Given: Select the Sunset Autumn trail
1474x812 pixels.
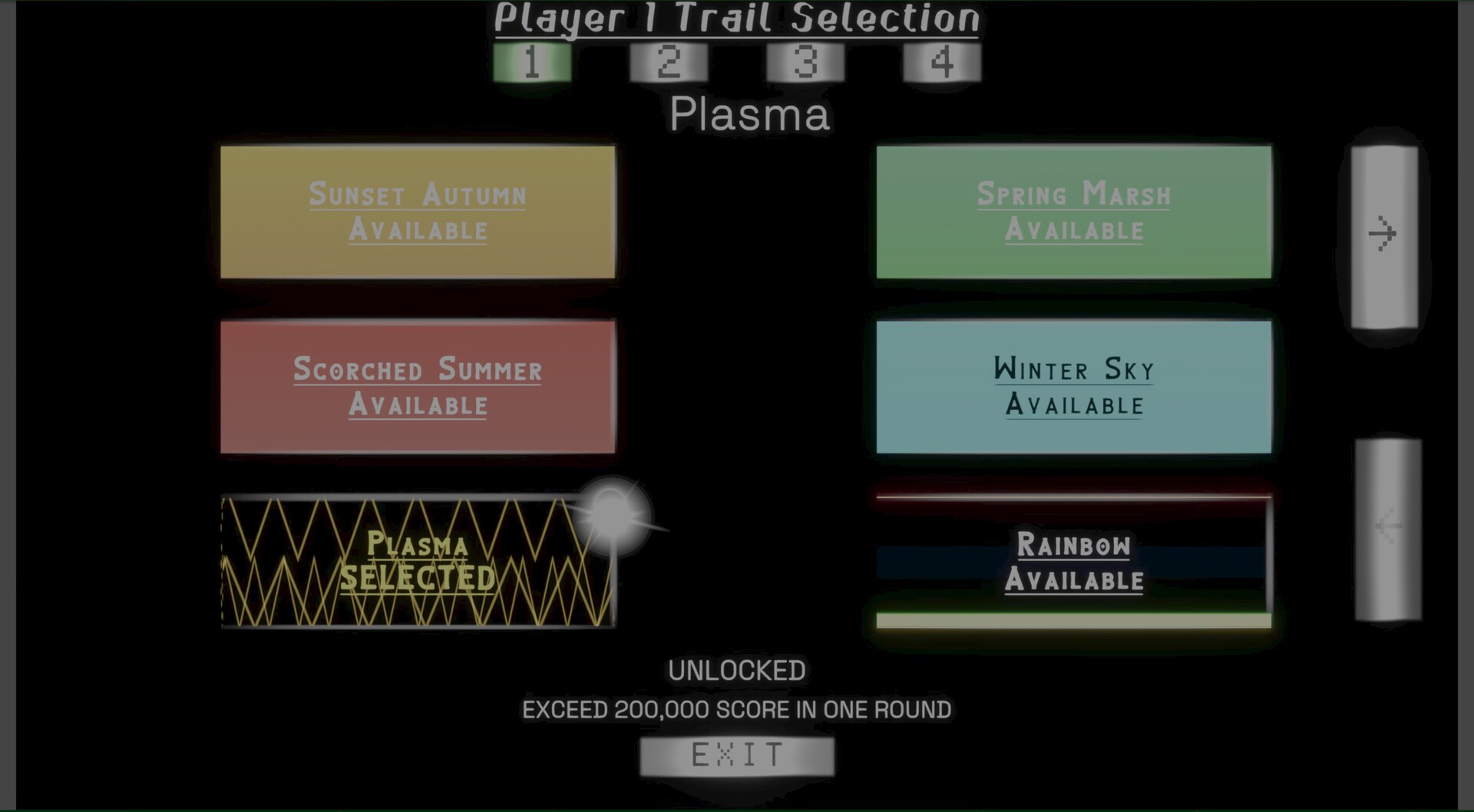Looking at the screenshot, I should pos(418,211).
